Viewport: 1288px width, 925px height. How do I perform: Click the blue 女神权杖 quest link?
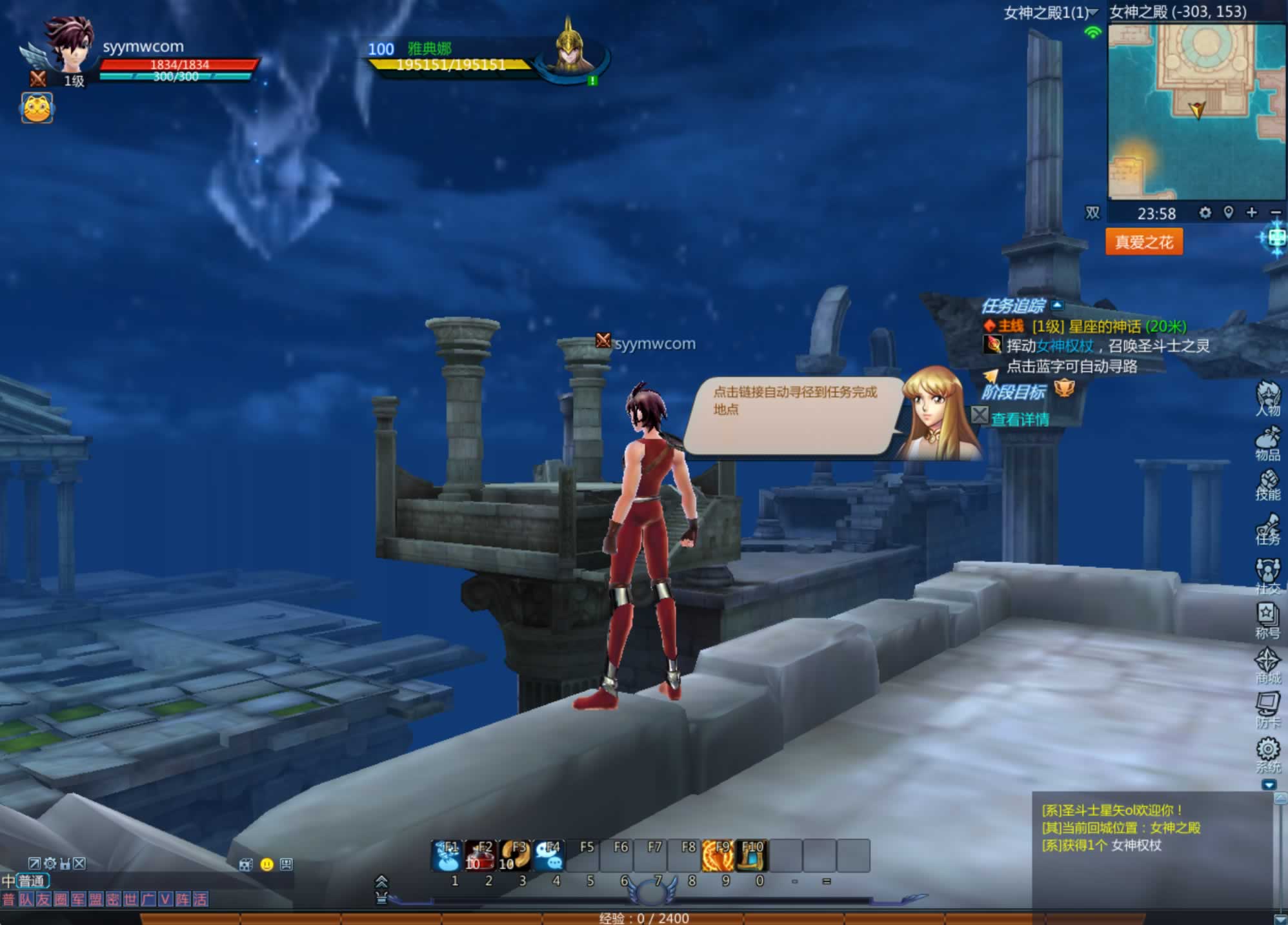(1065, 346)
